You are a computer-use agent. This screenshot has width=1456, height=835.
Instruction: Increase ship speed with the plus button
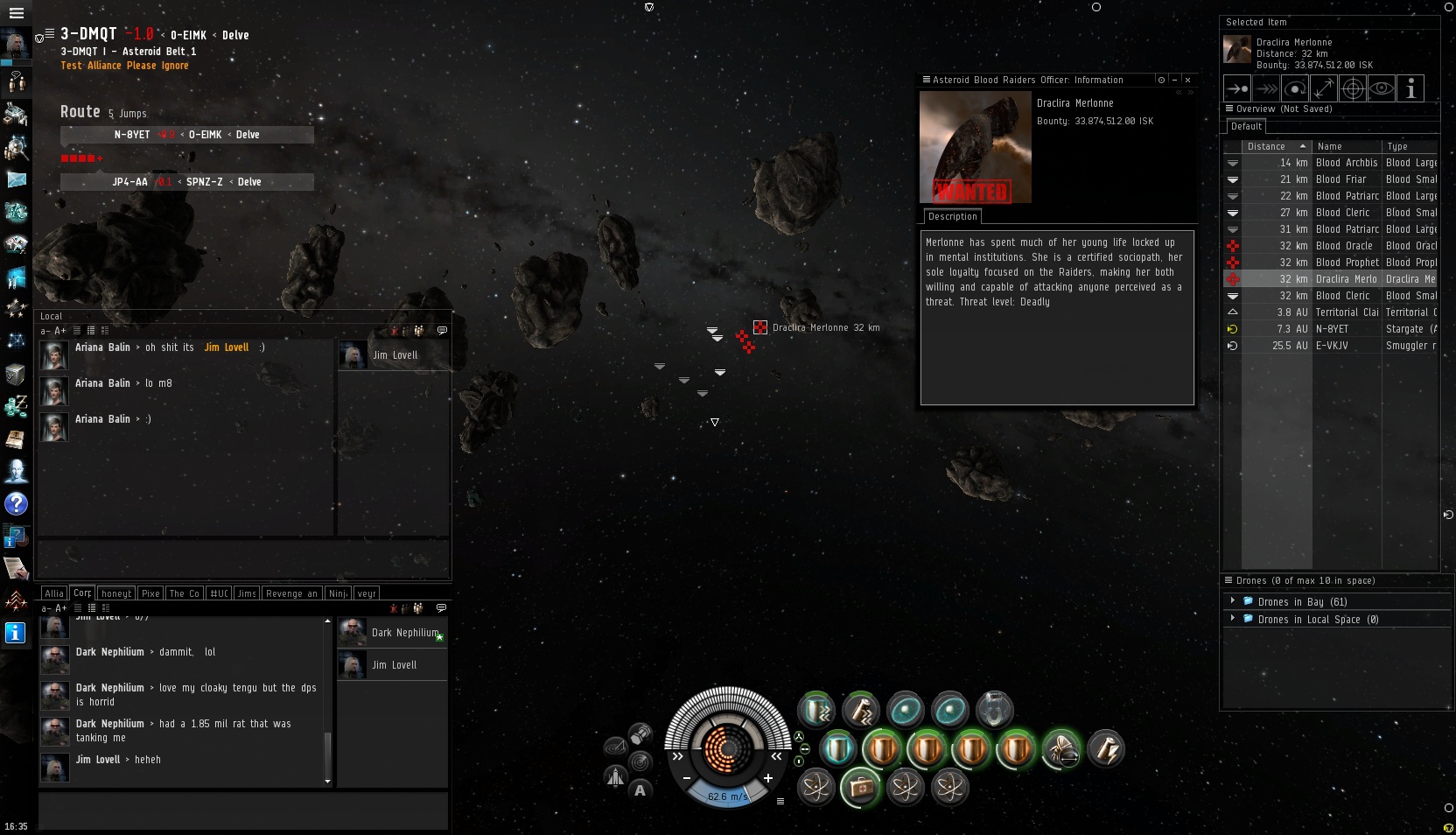(x=767, y=778)
